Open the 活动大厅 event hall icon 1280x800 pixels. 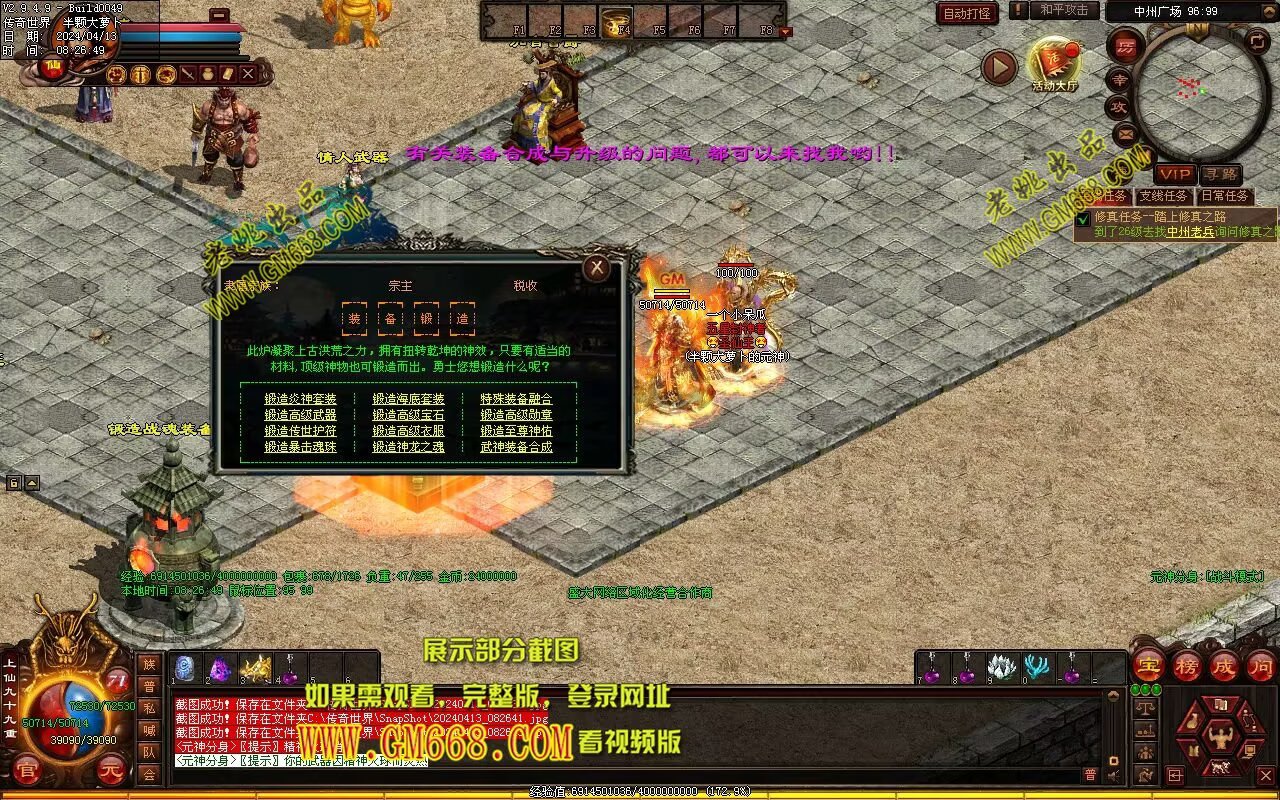pyautogui.click(x=1054, y=62)
